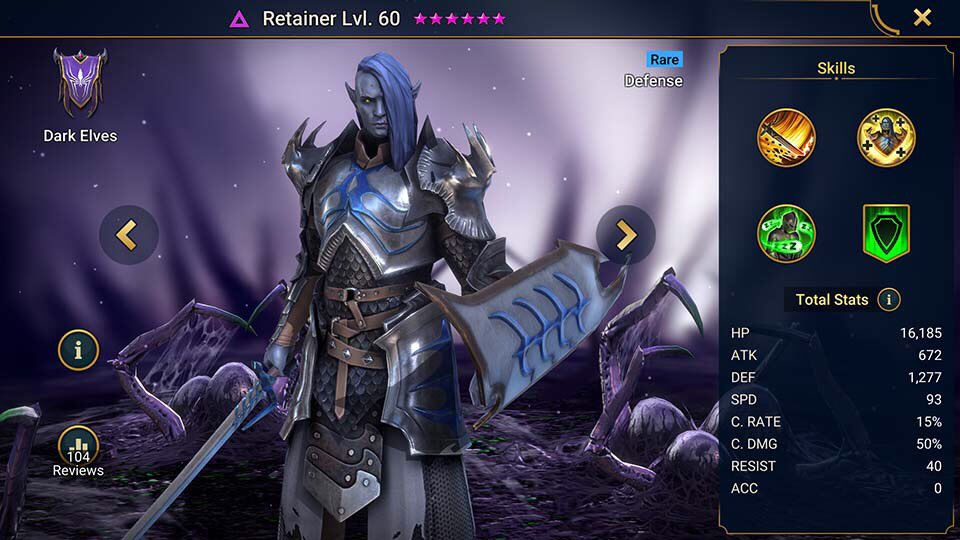Open the champion info button
The image size is (960, 540).
[78, 349]
